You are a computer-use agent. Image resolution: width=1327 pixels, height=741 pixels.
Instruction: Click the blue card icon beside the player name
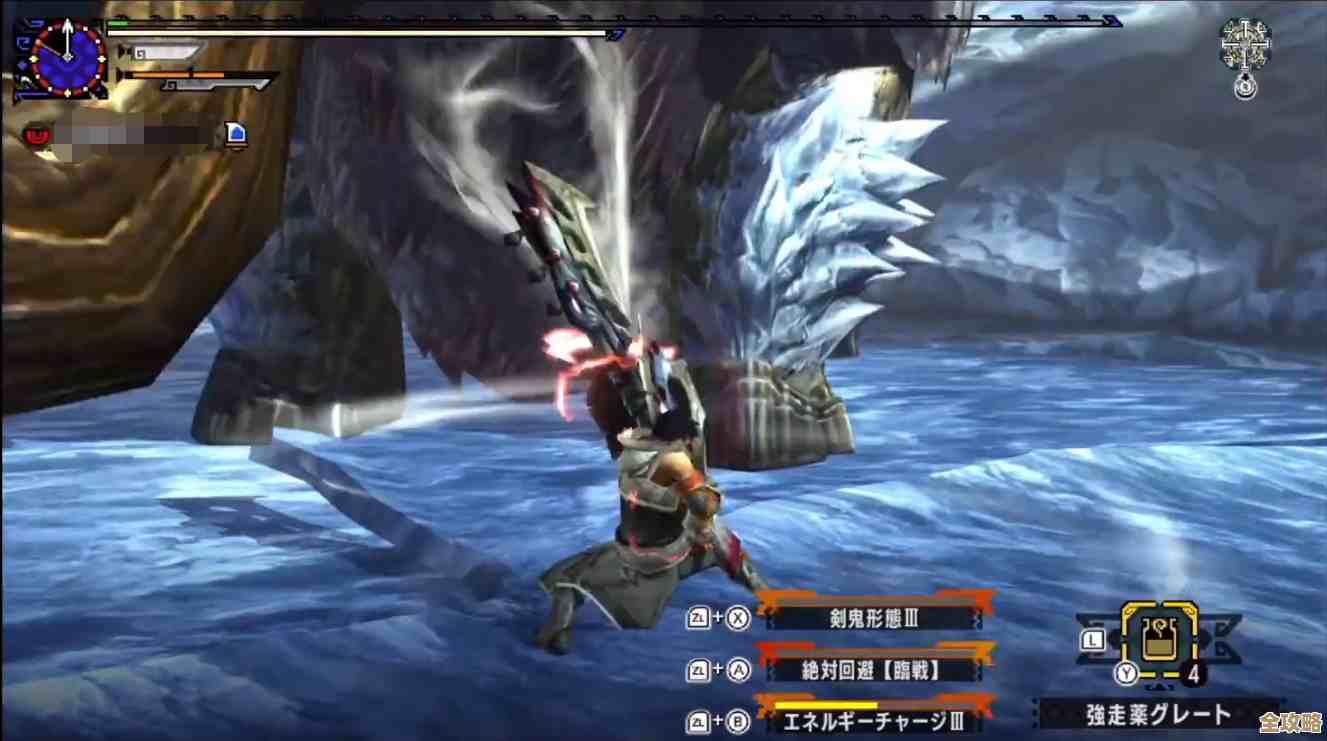pos(236,133)
